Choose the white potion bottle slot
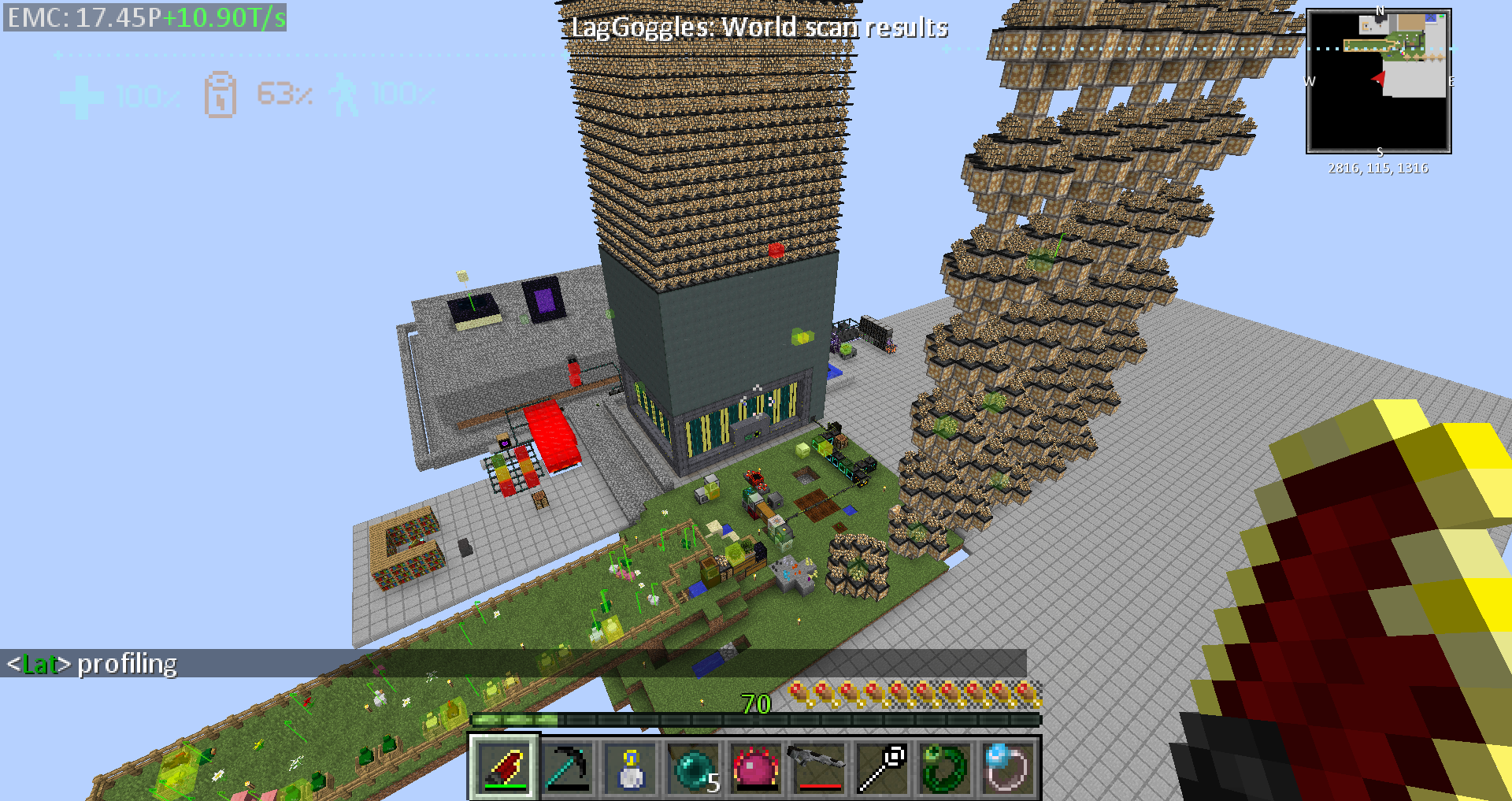1512x801 pixels. coord(630,767)
